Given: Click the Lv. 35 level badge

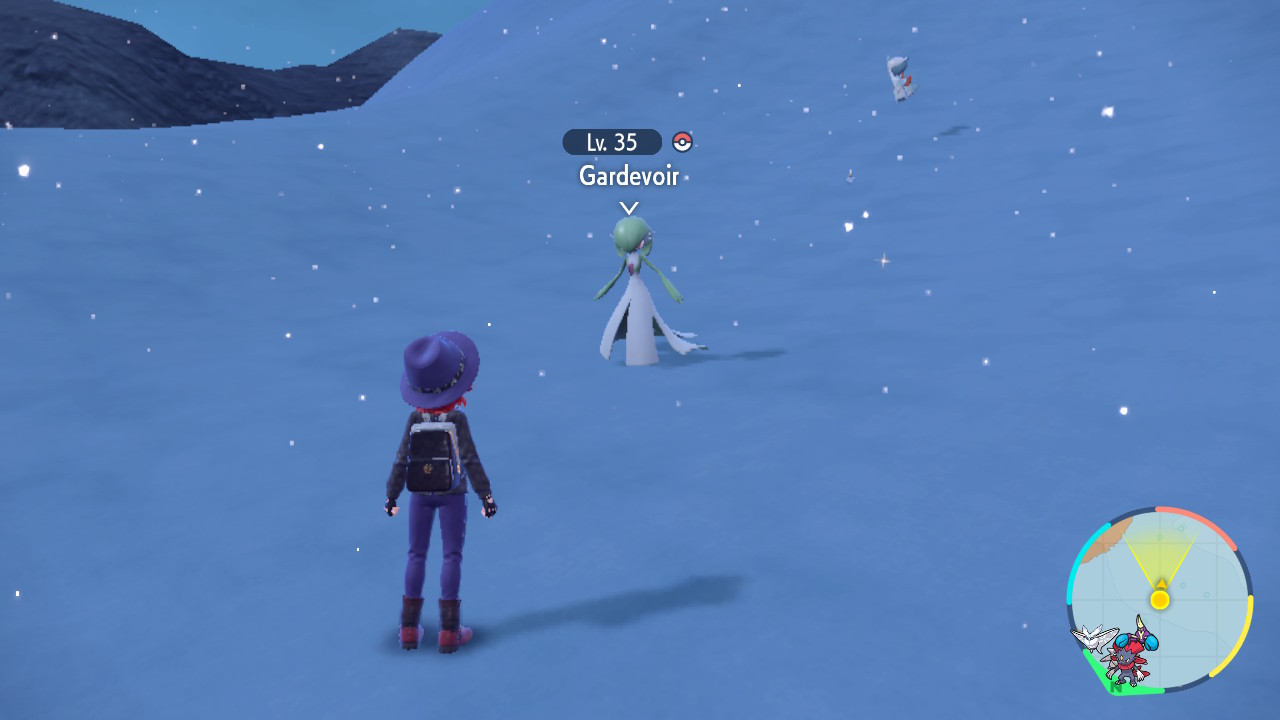Looking at the screenshot, I should tap(611, 142).
